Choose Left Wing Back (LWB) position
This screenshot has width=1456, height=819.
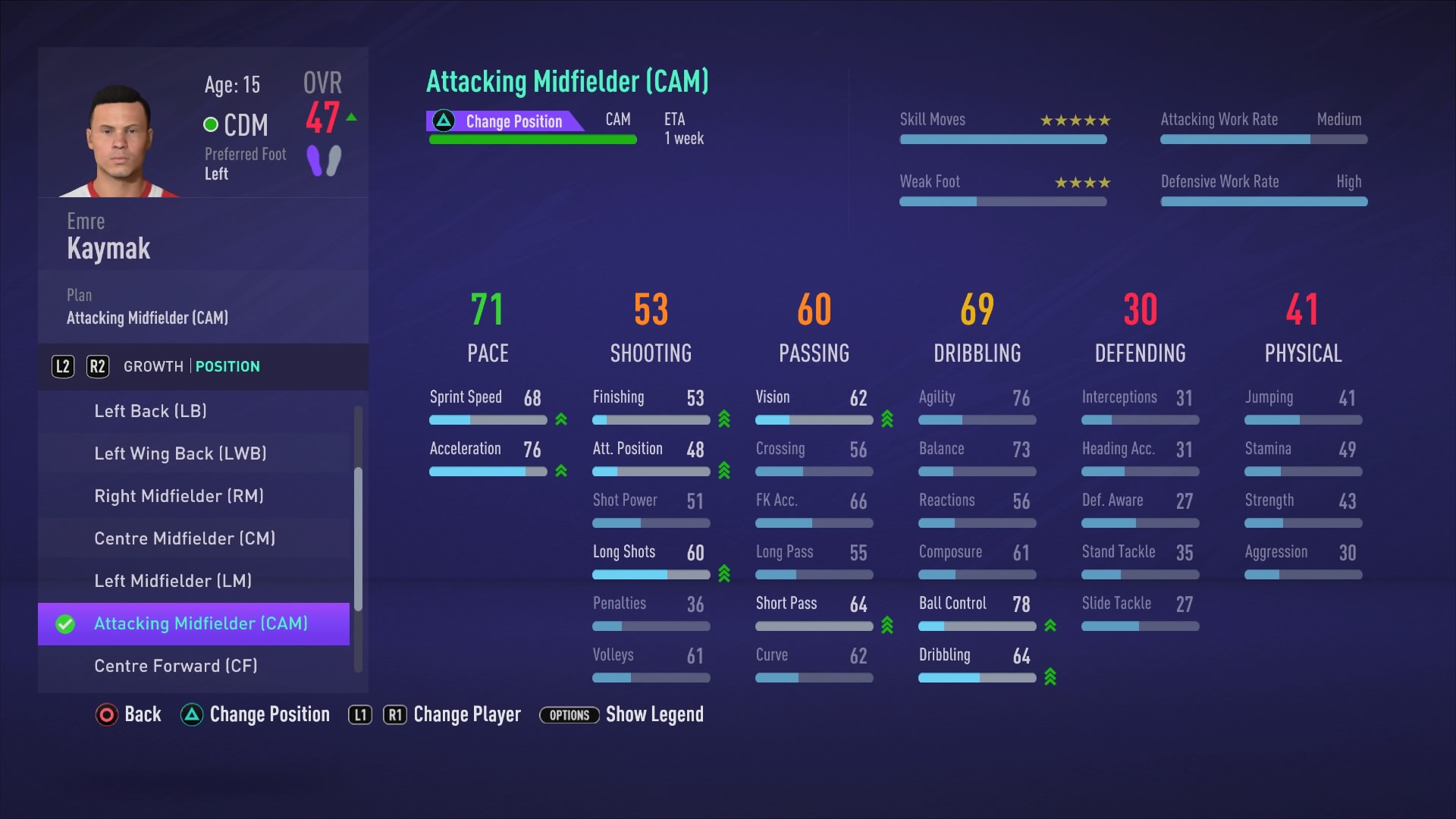[180, 453]
